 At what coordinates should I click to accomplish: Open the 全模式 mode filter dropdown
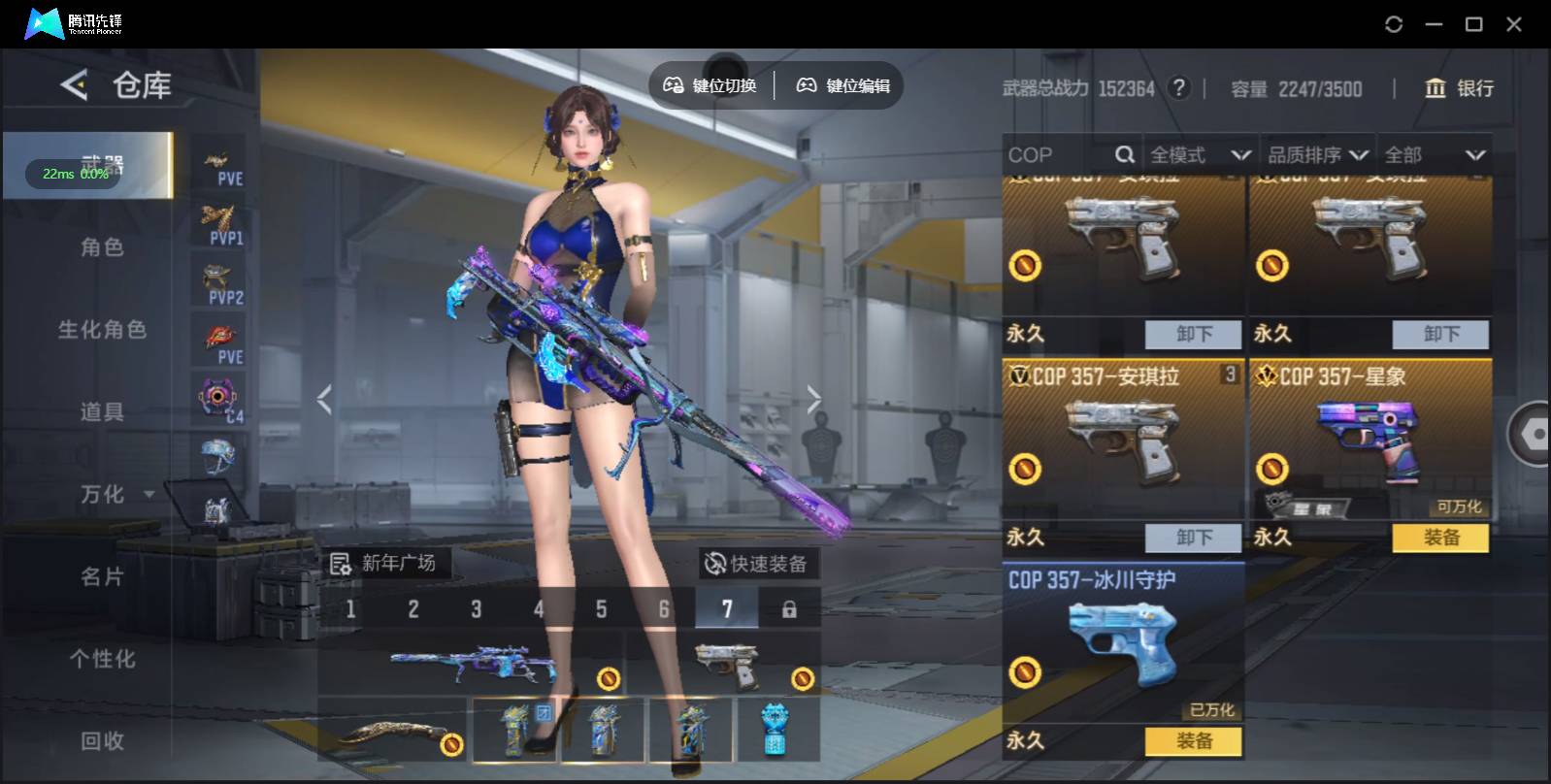[x=1200, y=155]
